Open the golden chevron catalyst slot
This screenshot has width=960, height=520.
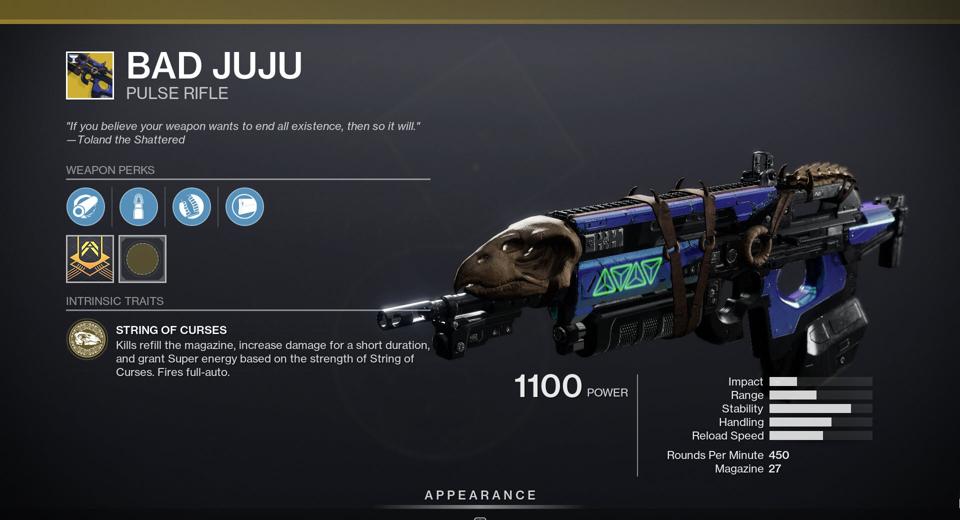(90, 259)
